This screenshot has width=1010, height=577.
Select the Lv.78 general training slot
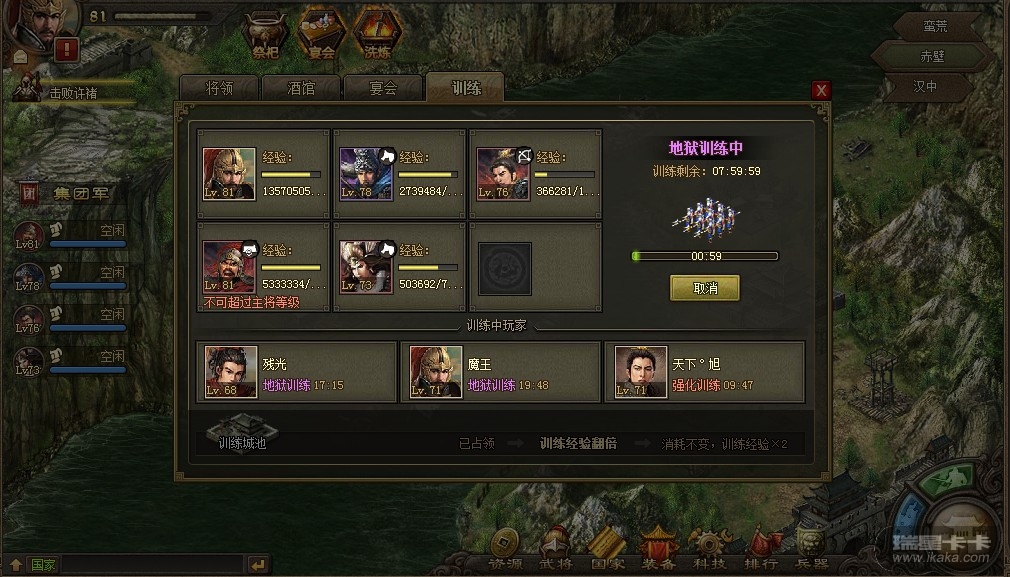400,172
